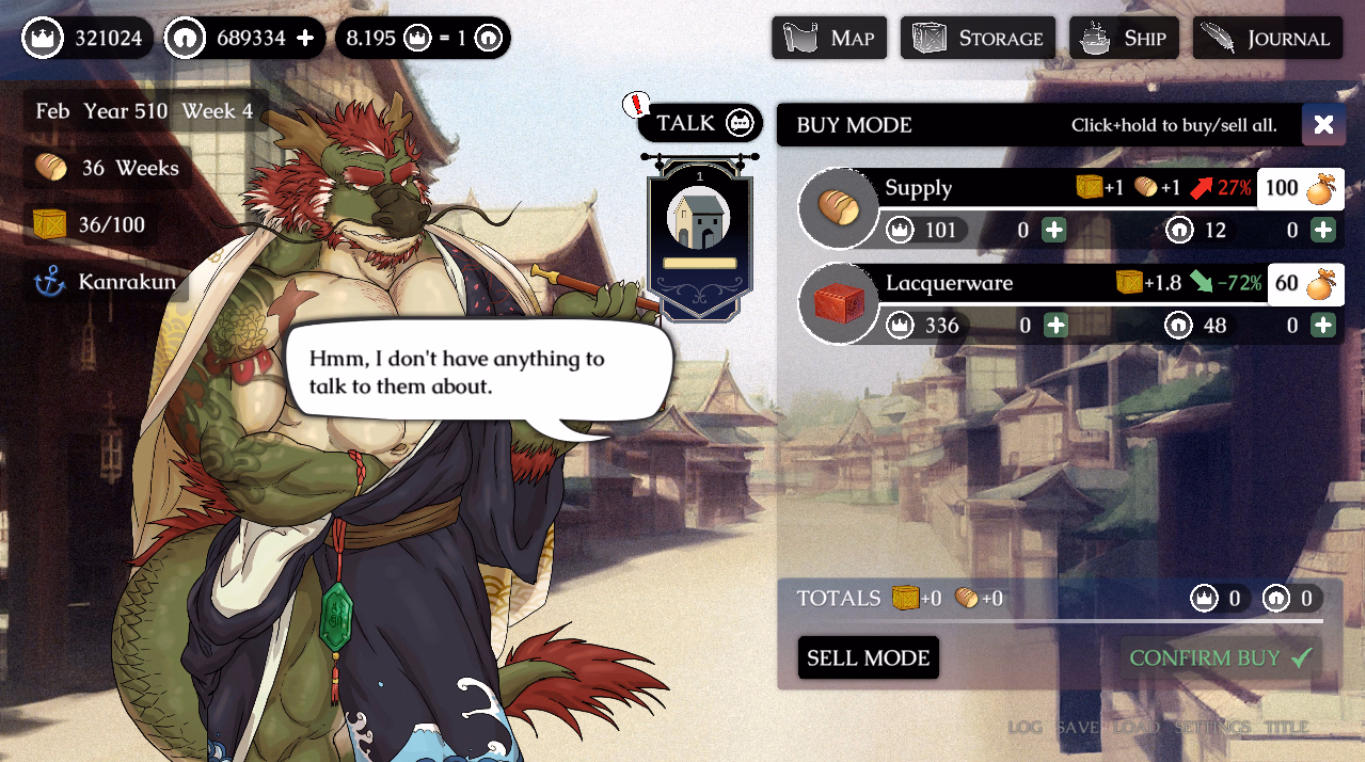Viewport: 1365px width, 762px height.
Task: Add Supply using horseshoe currency plus
Action: 1323,231
